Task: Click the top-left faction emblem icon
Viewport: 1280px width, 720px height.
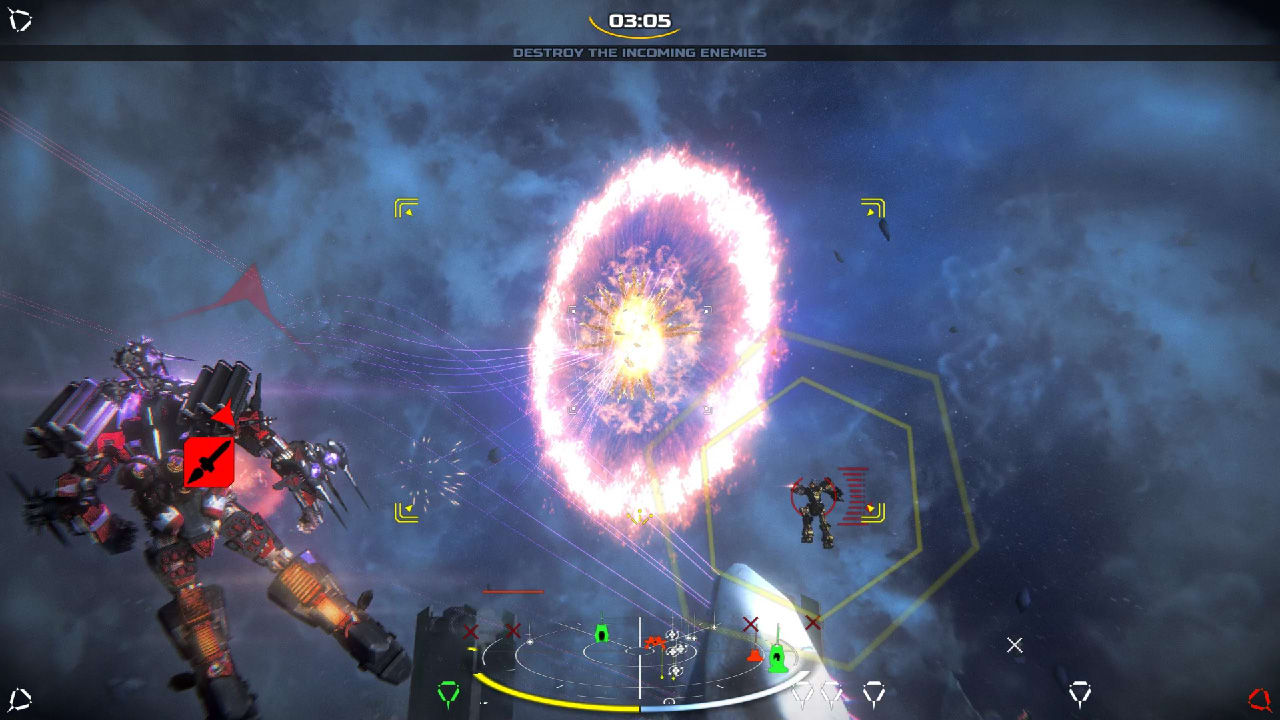Action: coord(21,18)
